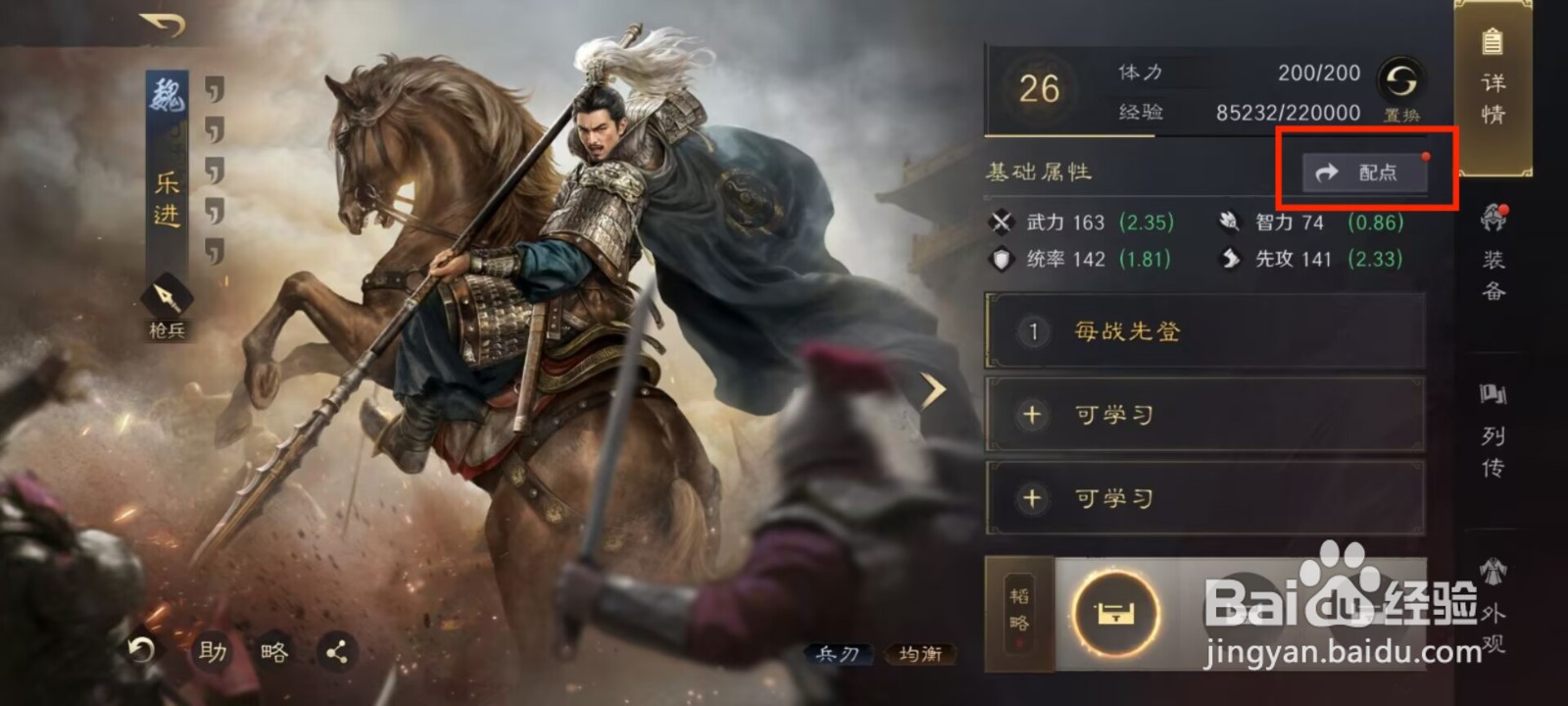Click the crossed-swords 武力 attribute icon
The height and width of the screenshot is (706, 1568).
1001,223
